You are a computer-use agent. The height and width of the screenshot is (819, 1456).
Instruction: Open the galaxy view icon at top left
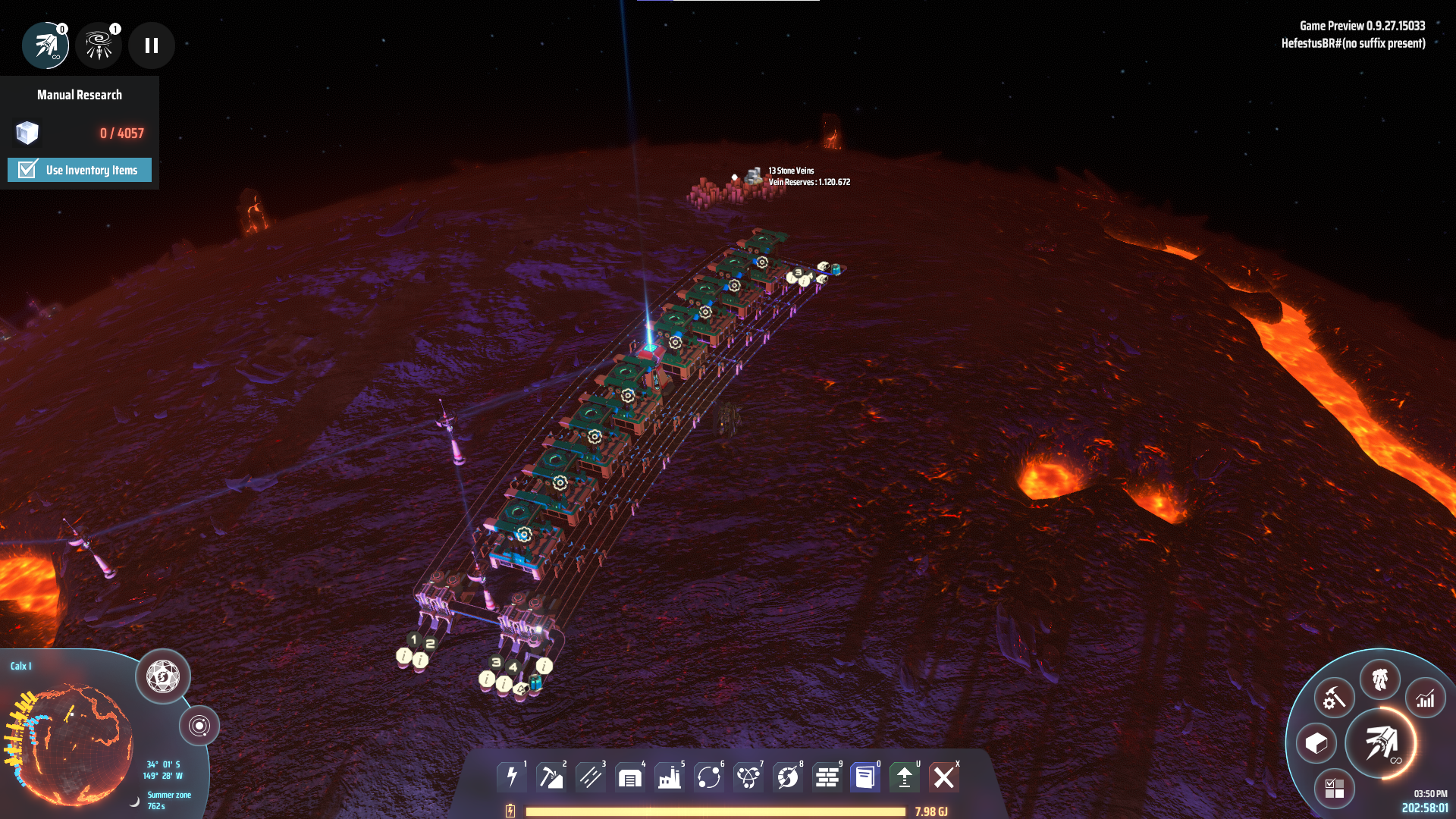(99, 45)
